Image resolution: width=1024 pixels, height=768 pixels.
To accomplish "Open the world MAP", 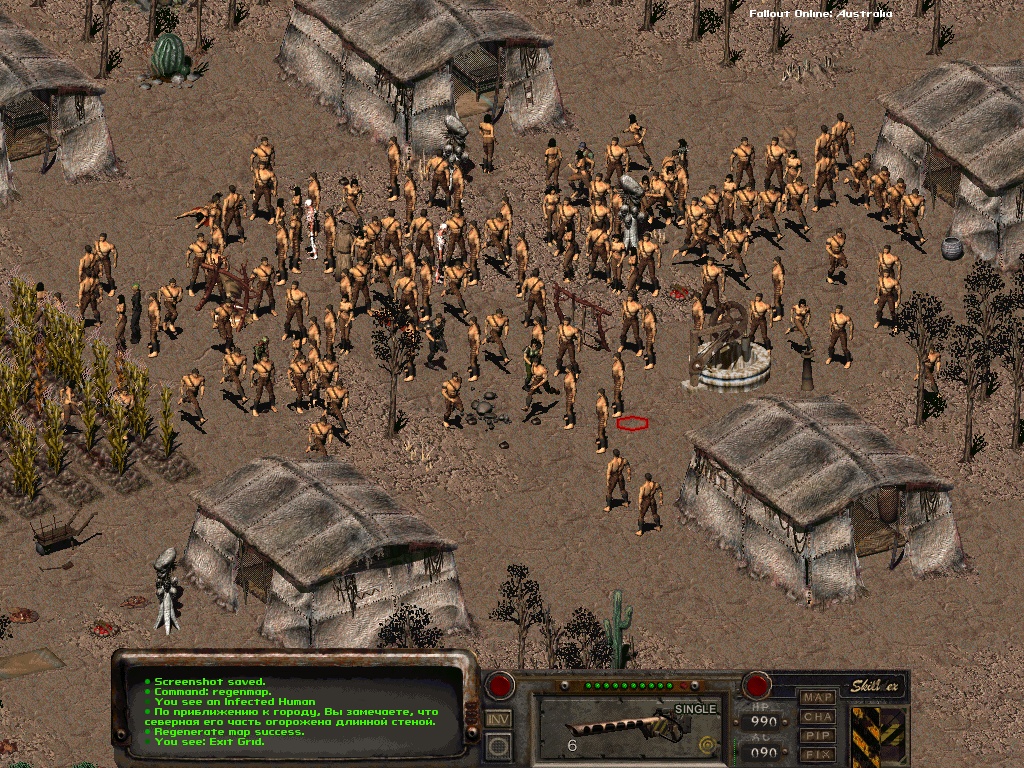I will 818,697.
